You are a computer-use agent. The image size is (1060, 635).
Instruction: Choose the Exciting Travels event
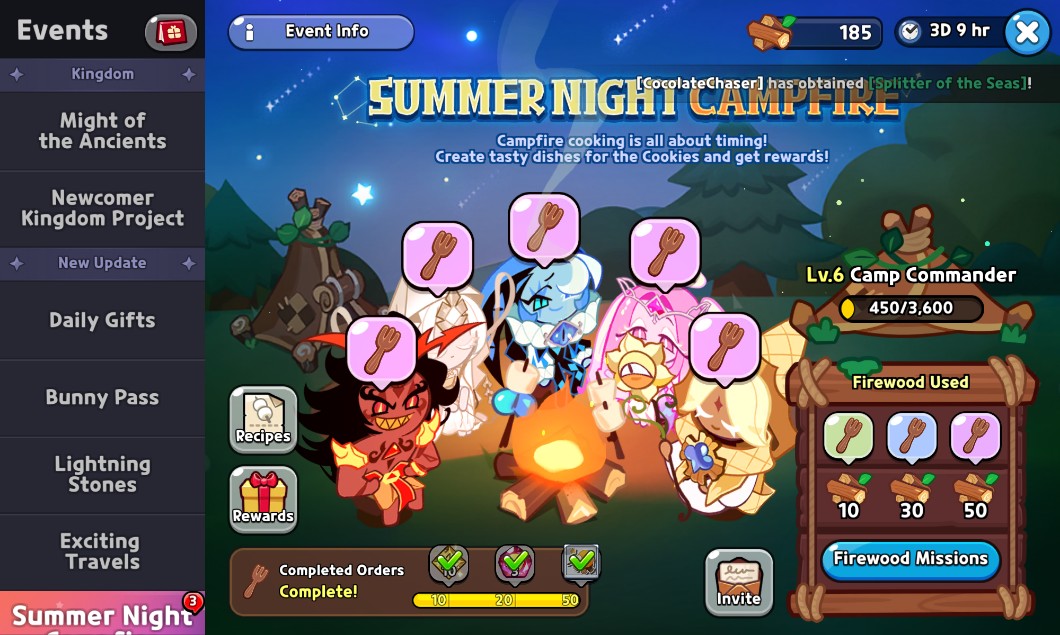click(102, 551)
